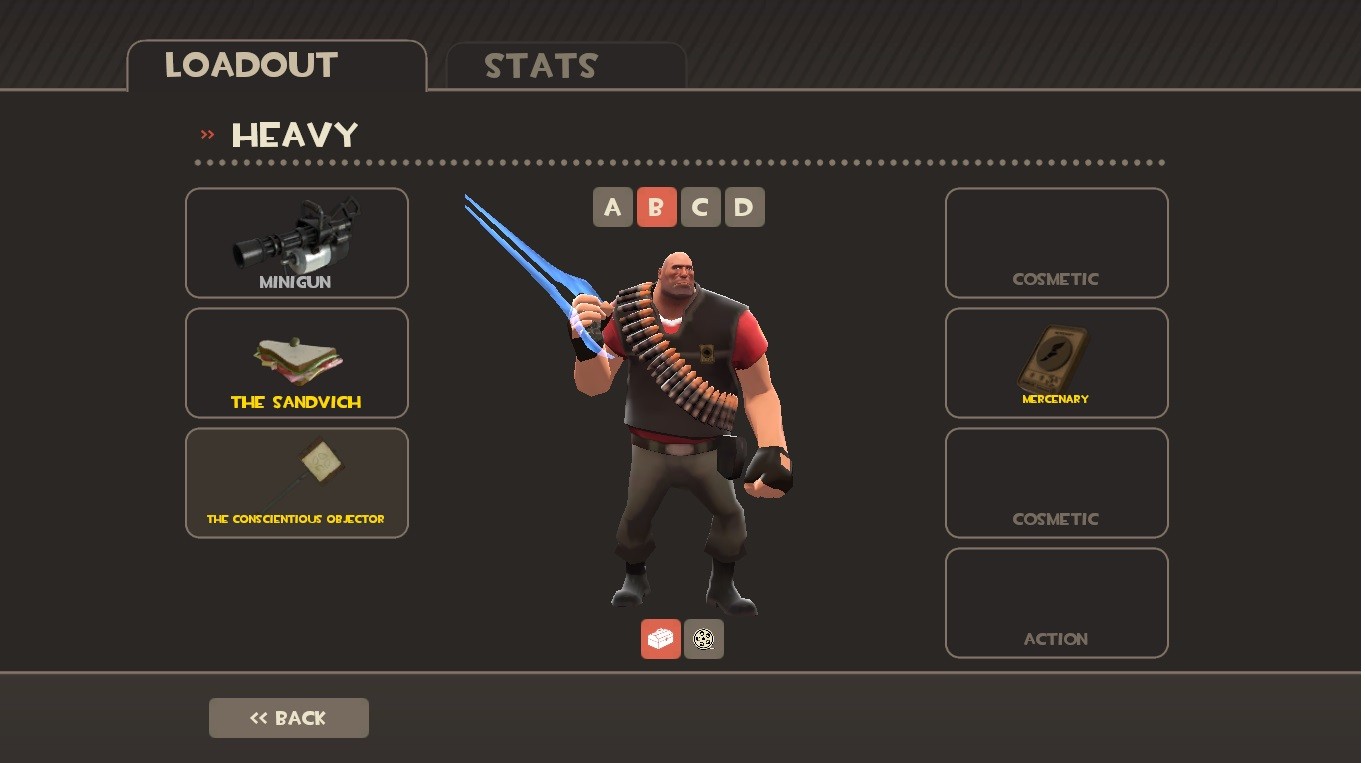Open The Sandvich secondary weapon slot
Image resolution: width=1365 pixels, height=763 pixels.
(296, 362)
